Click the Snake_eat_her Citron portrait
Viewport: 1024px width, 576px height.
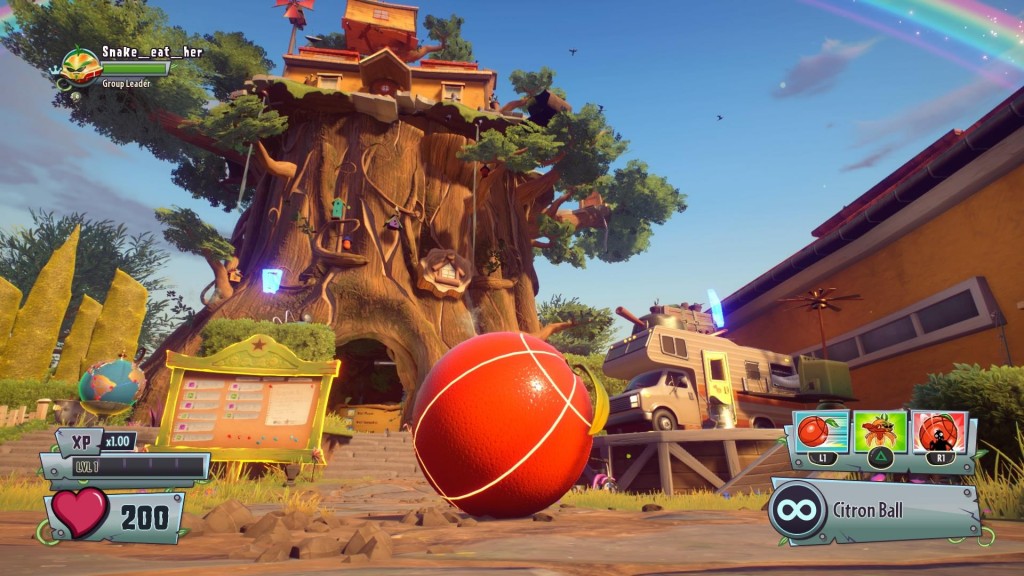pyautogui.click(x=80, y=67)
